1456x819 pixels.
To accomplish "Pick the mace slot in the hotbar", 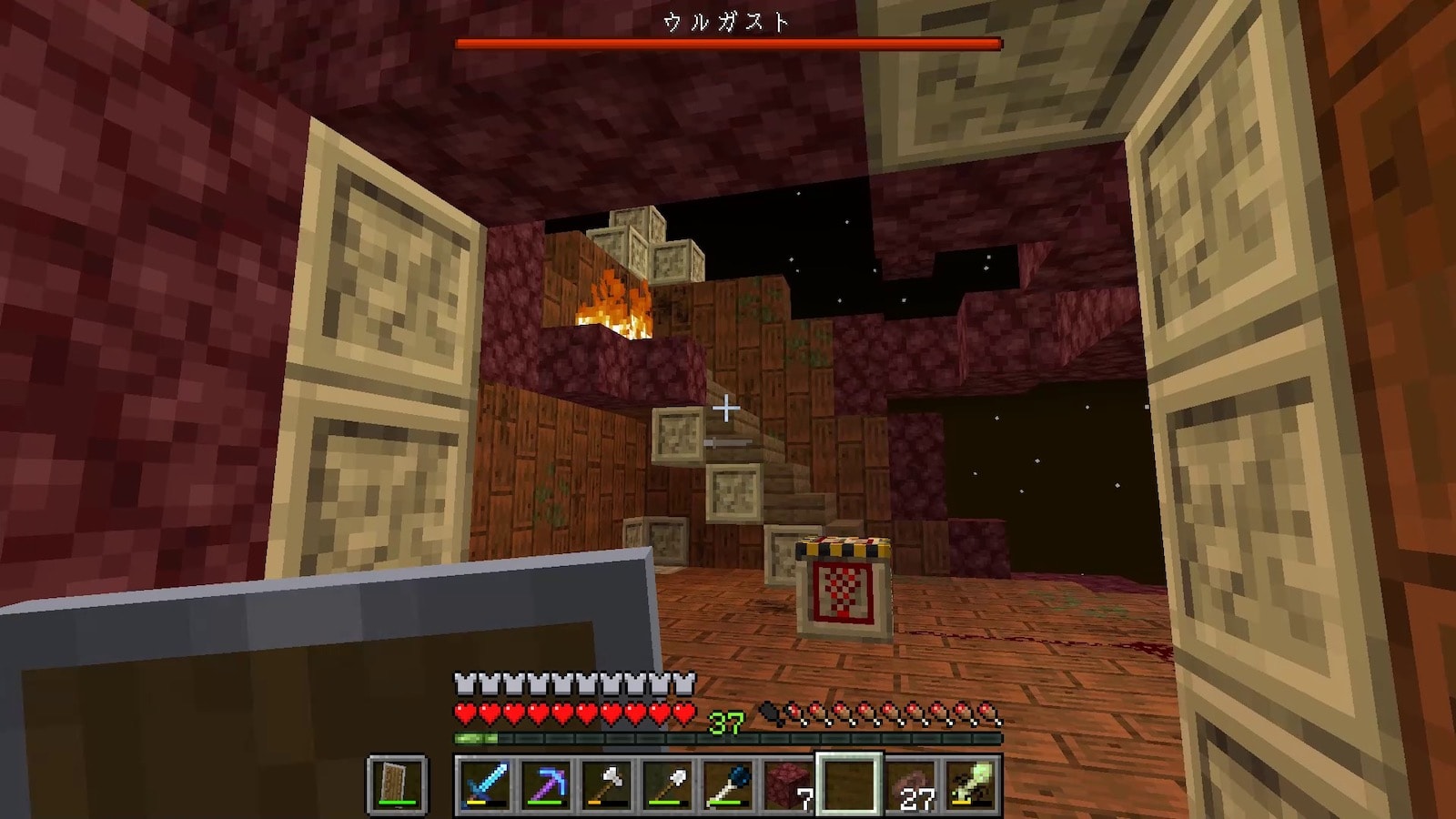I will click(x=728, y=784).
